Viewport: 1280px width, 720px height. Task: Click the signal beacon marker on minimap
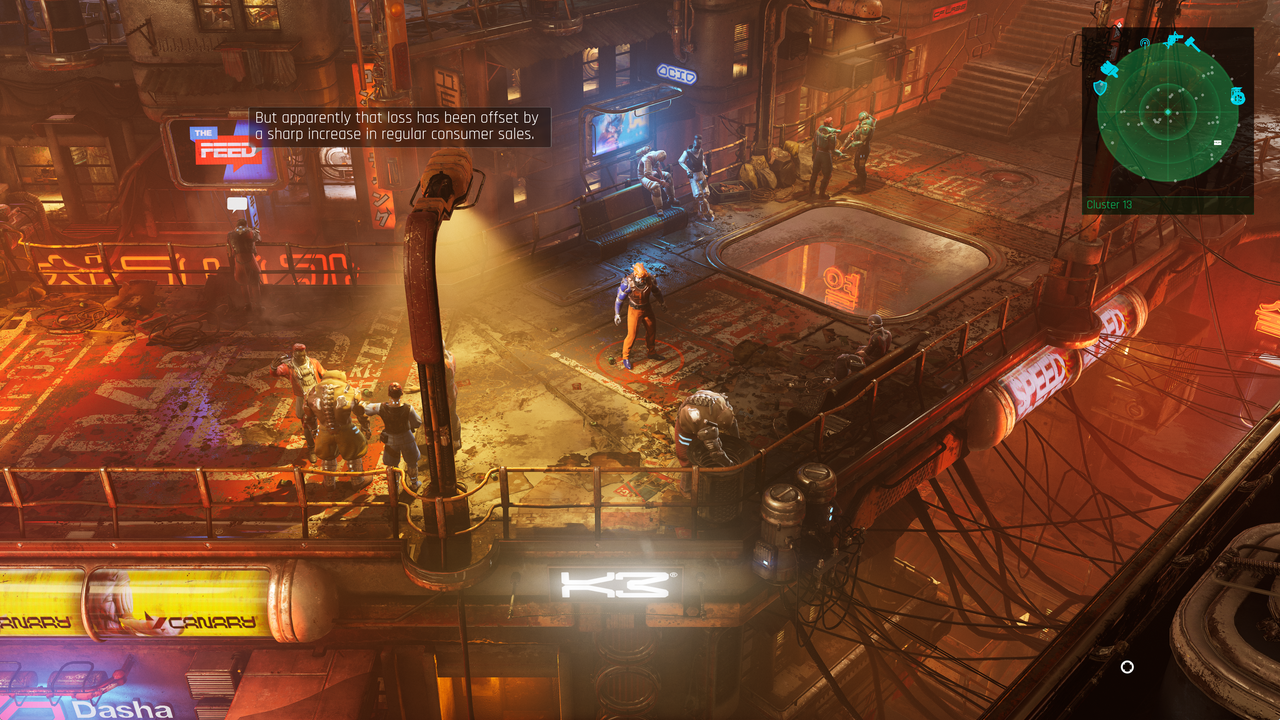(1145, 44)
